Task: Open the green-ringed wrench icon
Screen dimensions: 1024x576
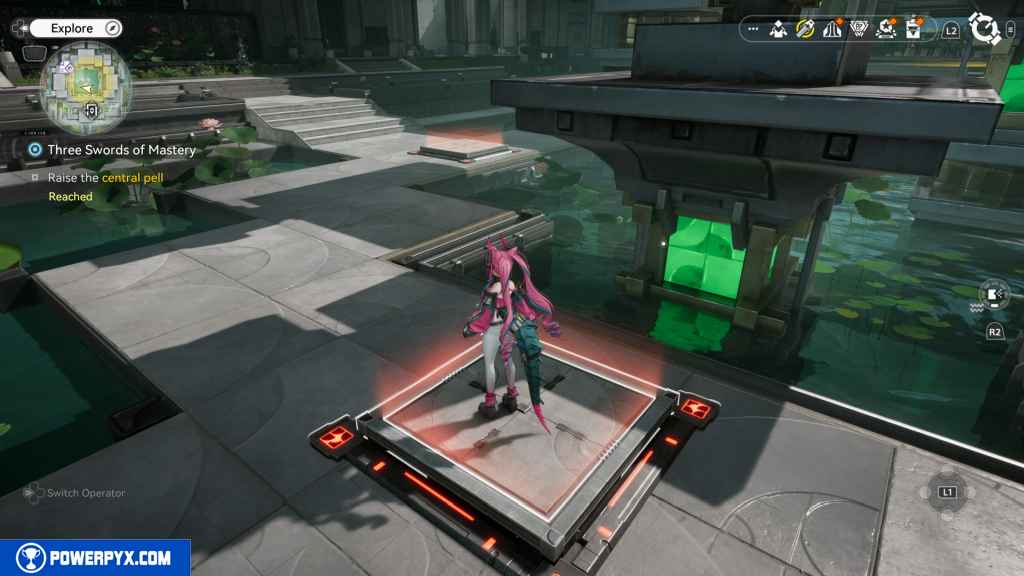Action: 805,30
